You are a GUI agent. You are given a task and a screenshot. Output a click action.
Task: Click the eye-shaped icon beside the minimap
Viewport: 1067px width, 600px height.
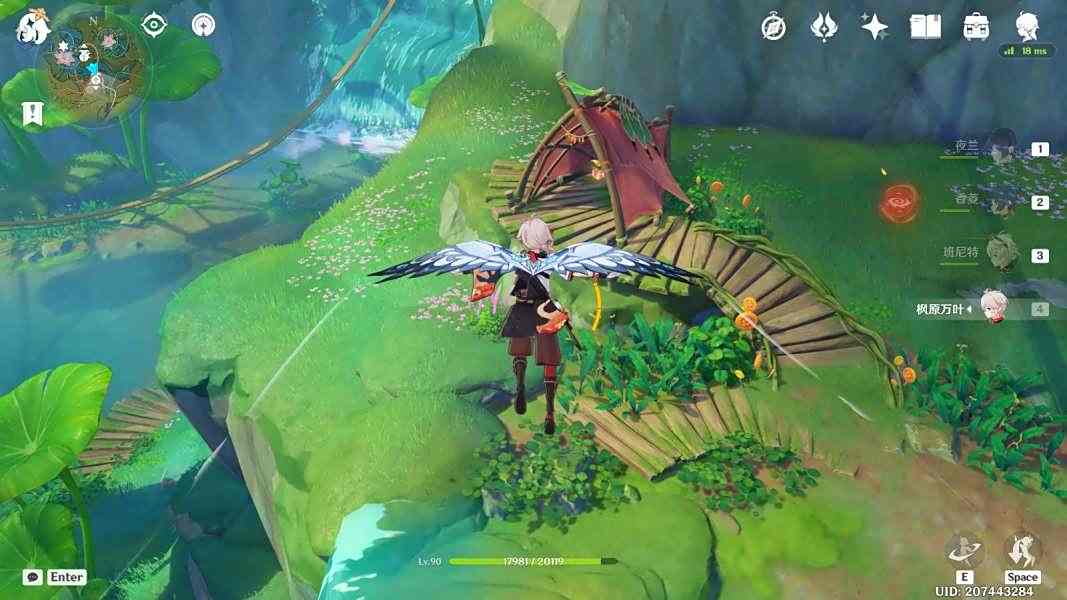coord(154,25)
